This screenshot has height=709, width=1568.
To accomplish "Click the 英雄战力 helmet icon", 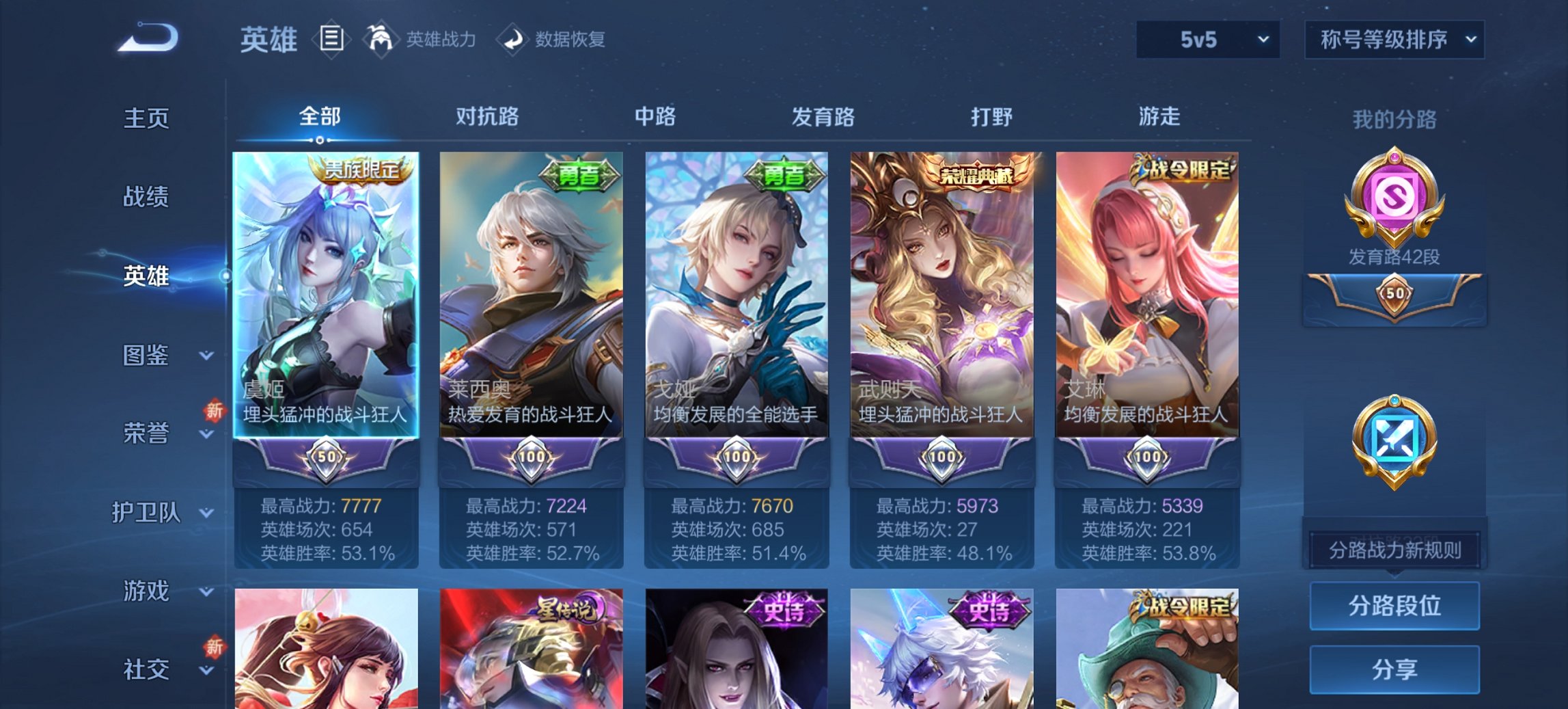I will [383, 40].
